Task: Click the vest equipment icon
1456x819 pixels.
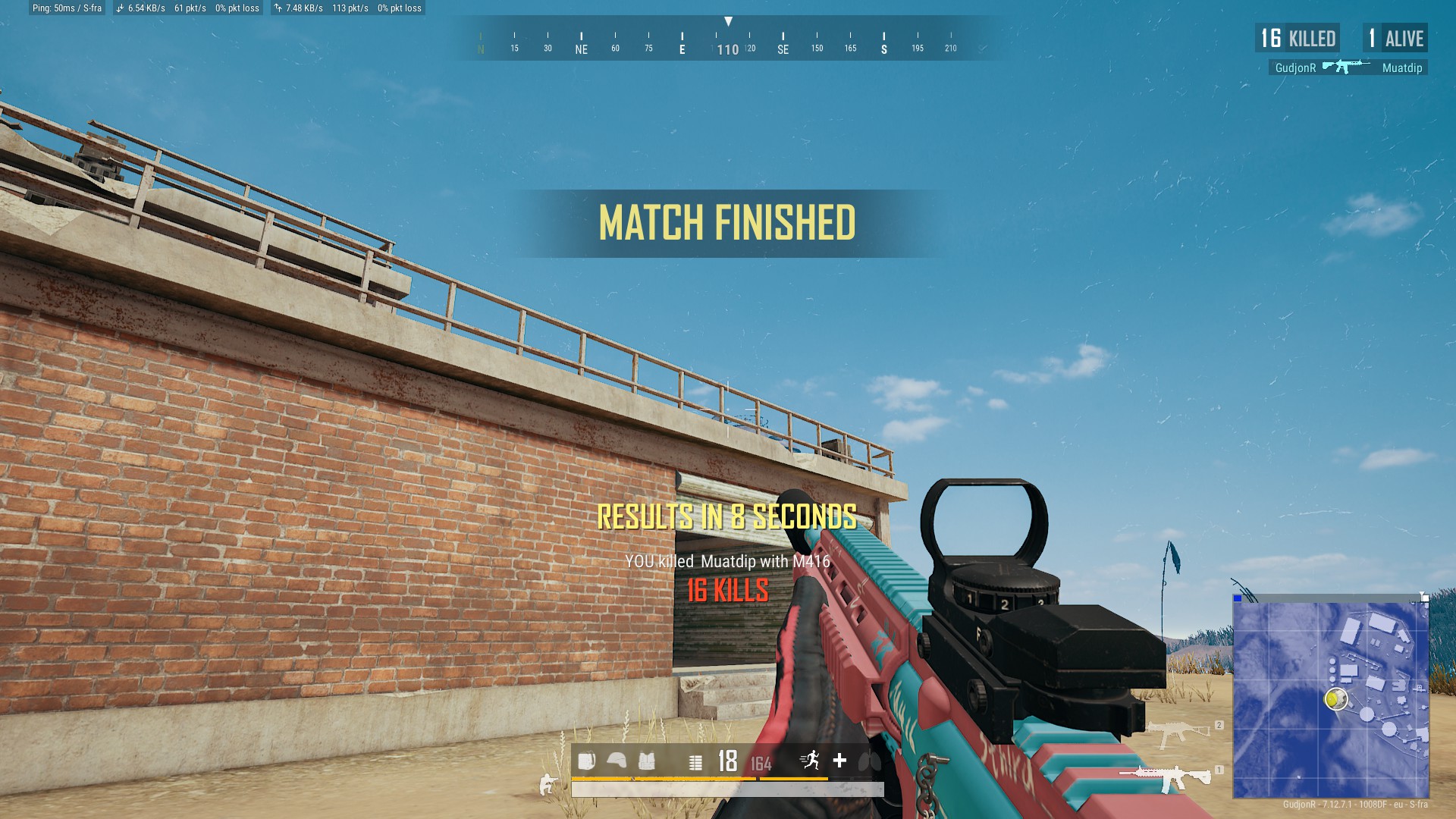Action: click(646, 761)
